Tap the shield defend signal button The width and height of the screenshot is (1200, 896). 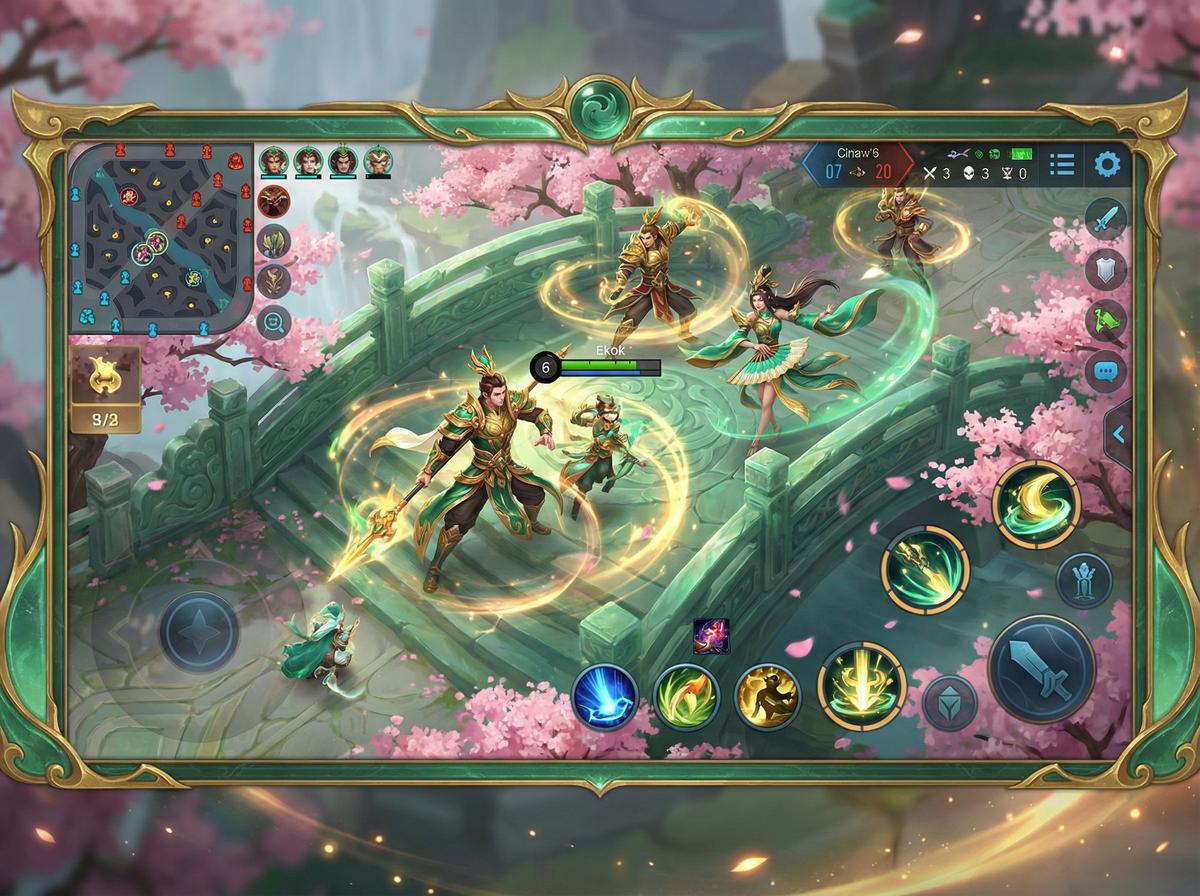pos(1106,269)
